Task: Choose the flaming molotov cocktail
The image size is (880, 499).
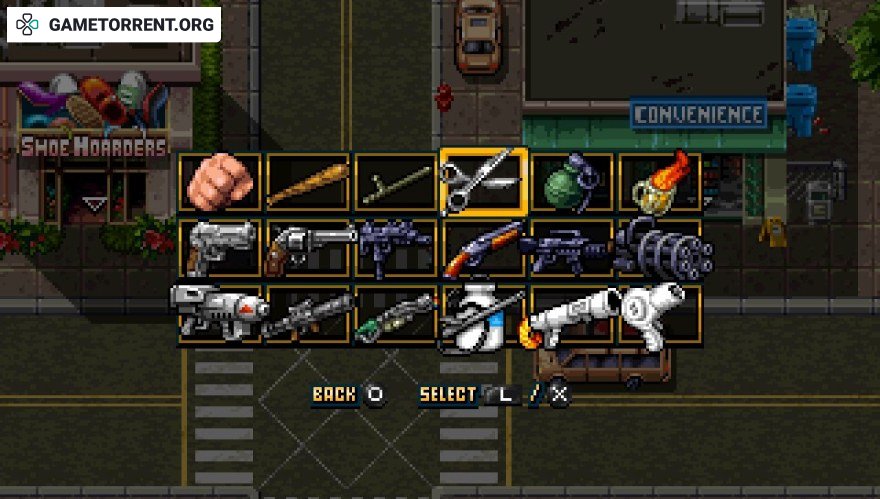Action: [660, 183]
